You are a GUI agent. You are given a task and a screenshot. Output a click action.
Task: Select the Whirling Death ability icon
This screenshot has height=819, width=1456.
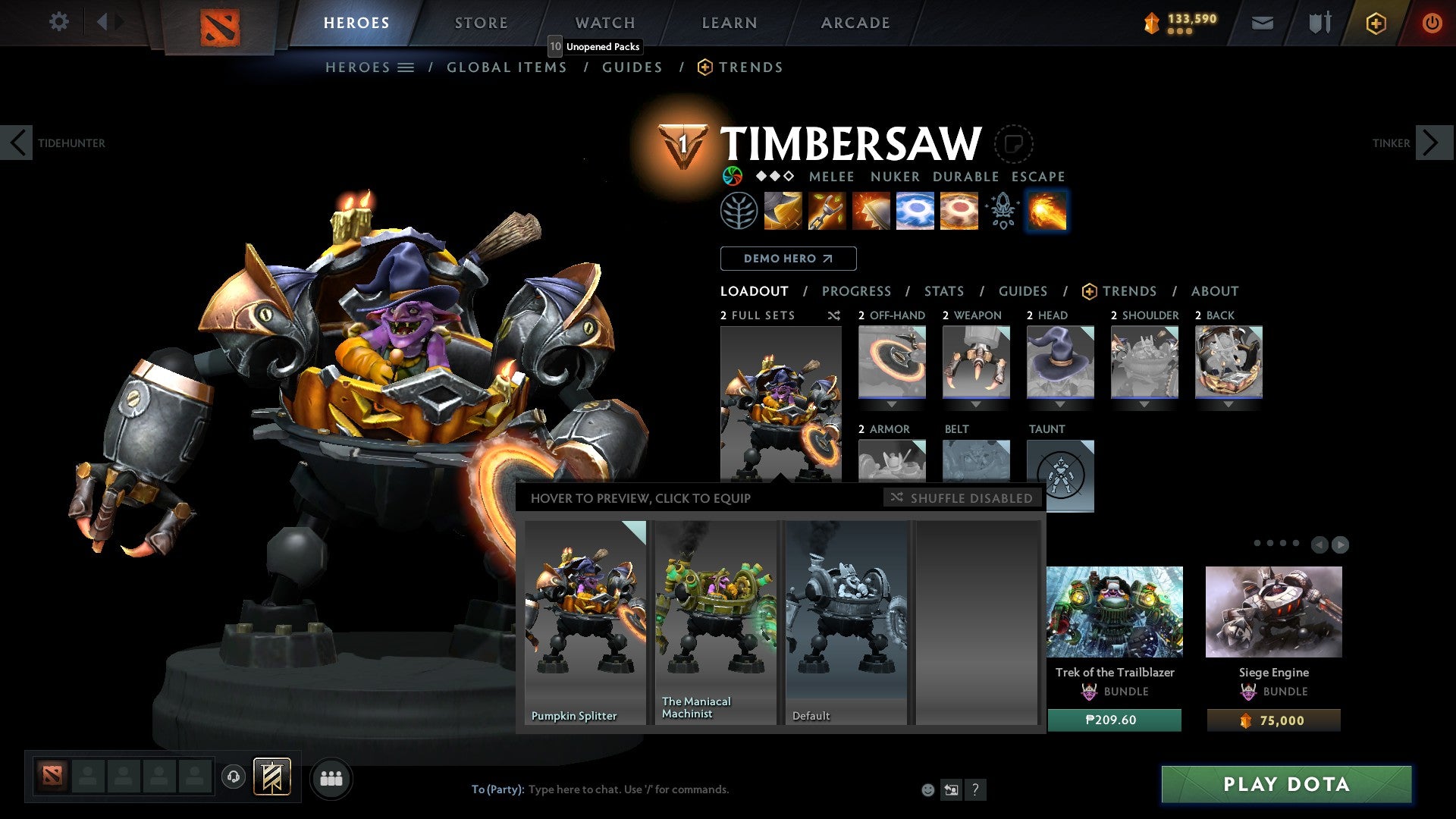tap(782, 211)
